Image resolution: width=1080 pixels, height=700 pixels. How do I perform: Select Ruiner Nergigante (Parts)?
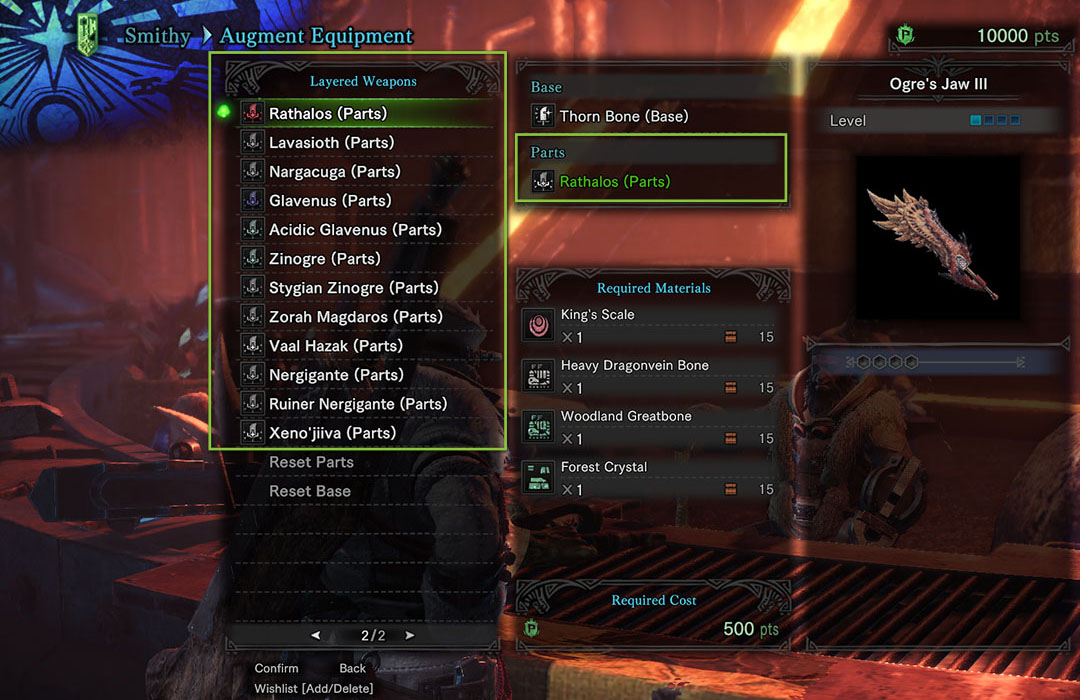click(358, 403)
